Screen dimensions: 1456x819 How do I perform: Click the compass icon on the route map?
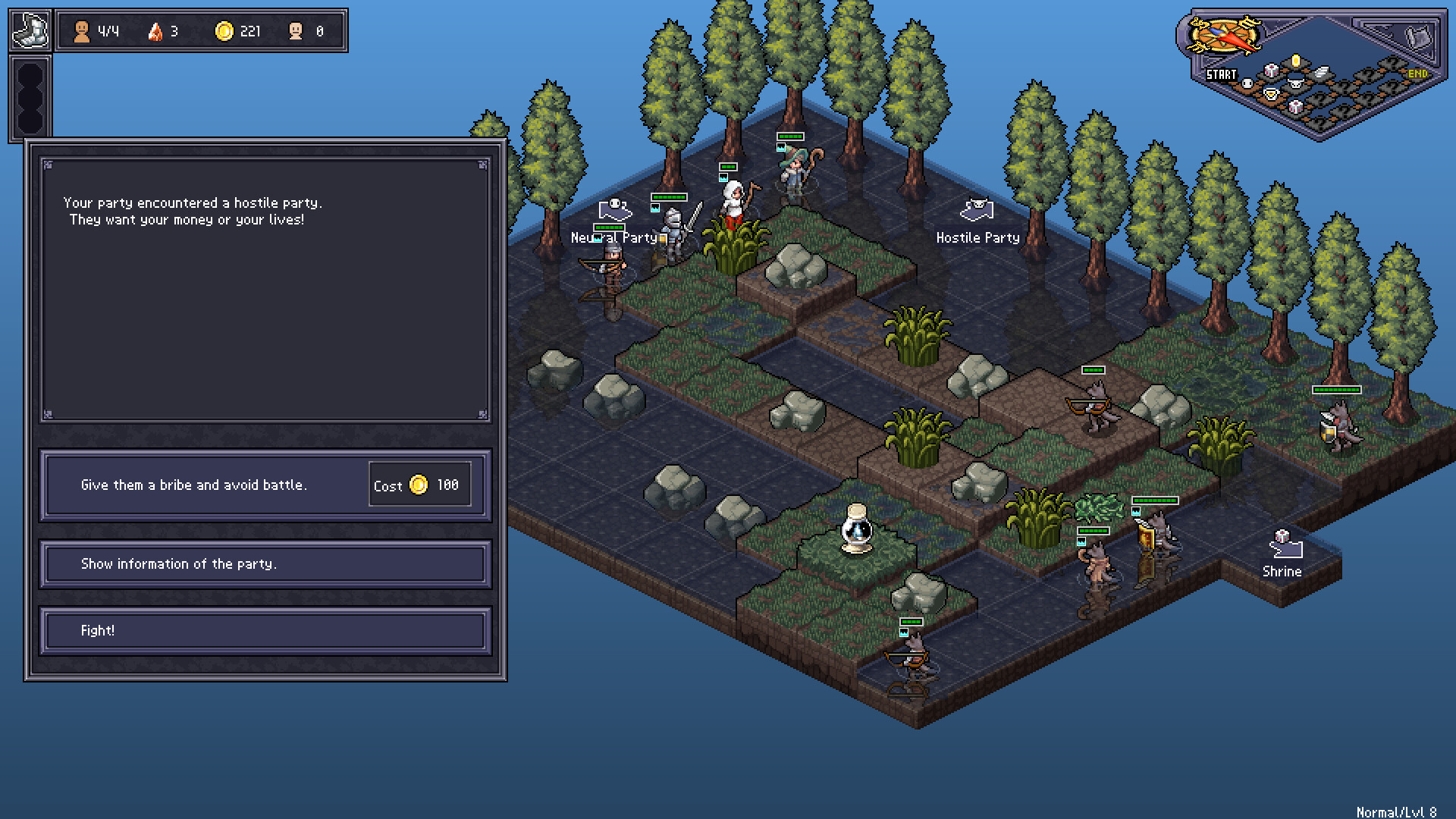(x=1224, y=35)
